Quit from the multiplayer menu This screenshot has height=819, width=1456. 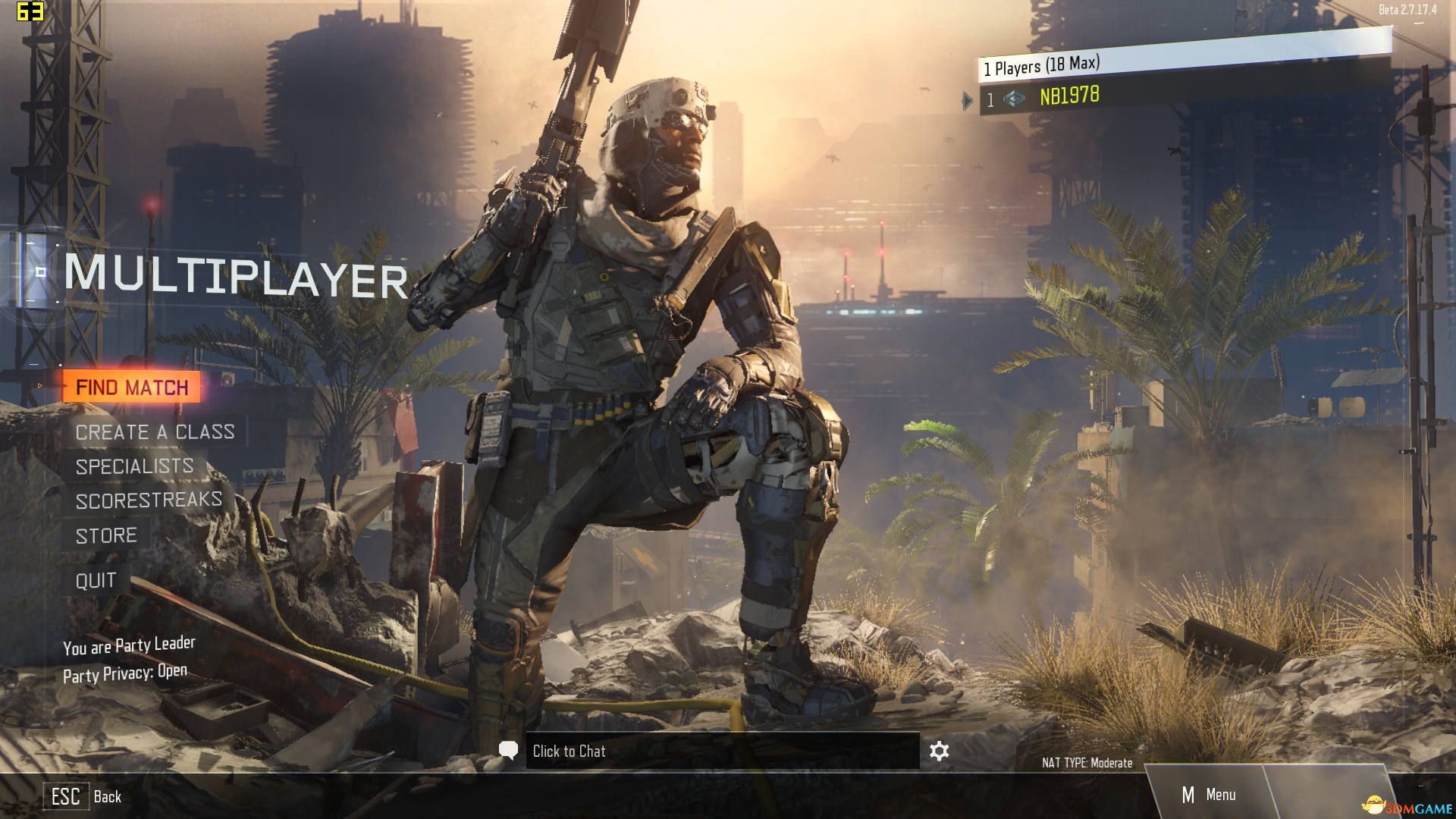96,581
